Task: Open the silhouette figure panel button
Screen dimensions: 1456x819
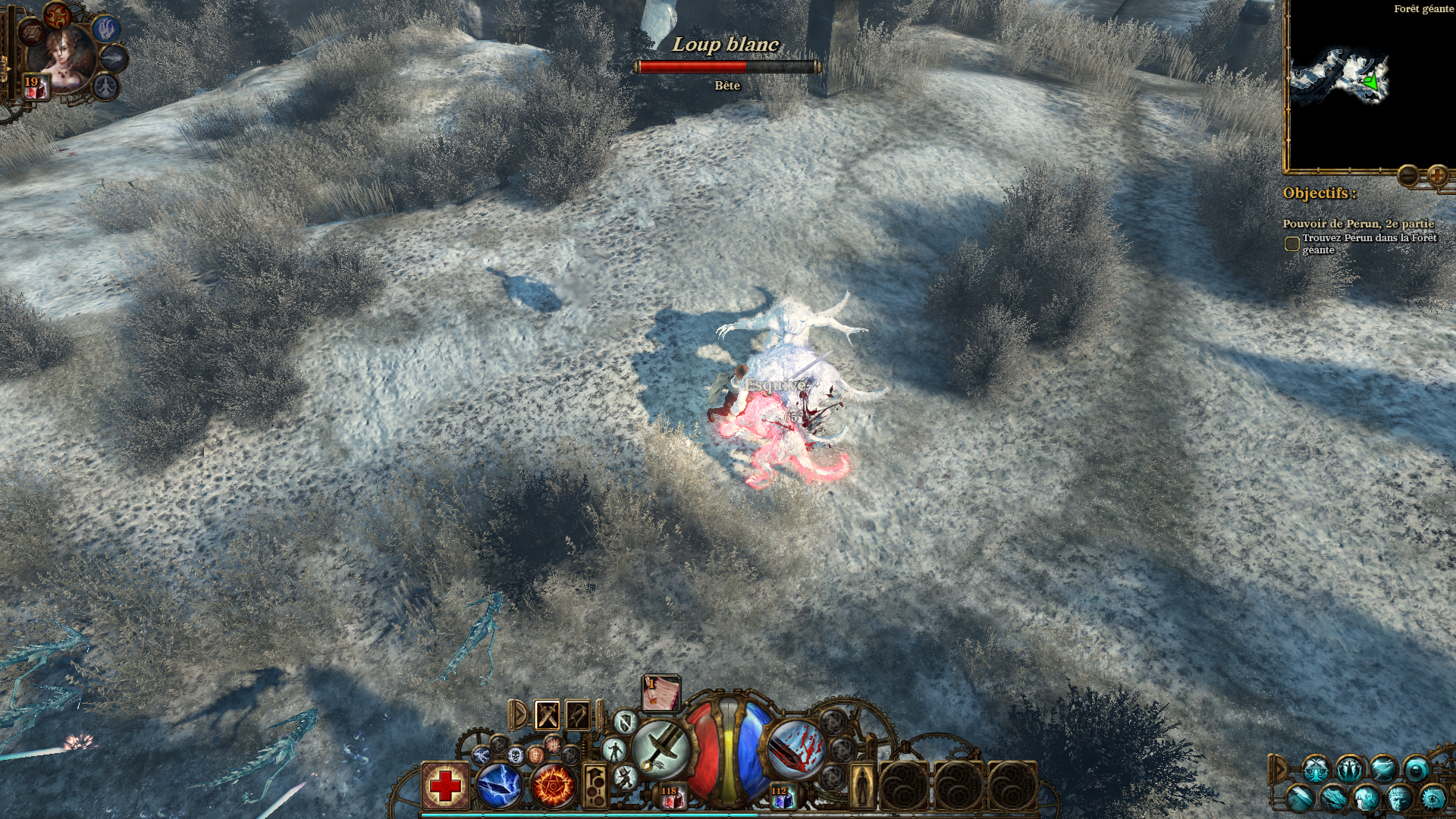Action: [x=861, y=786]
